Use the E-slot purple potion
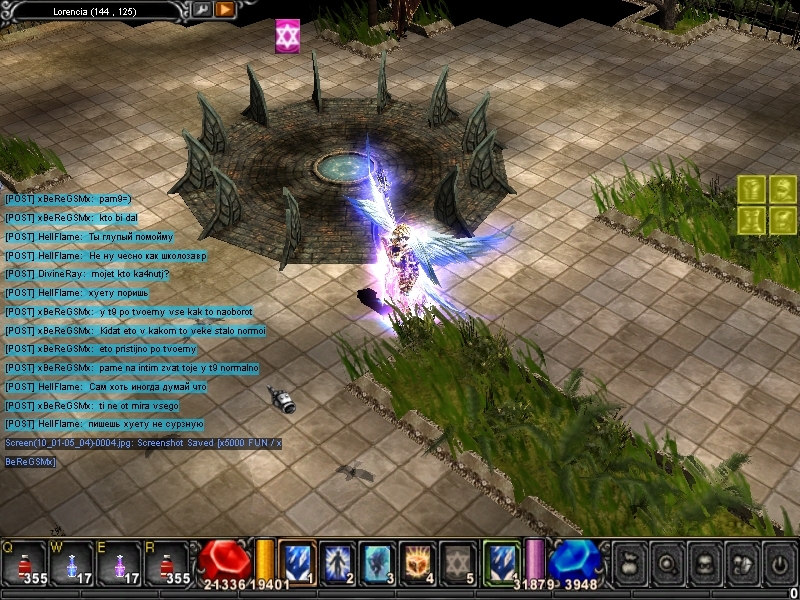The image size is (800, 600). point(120,562)
